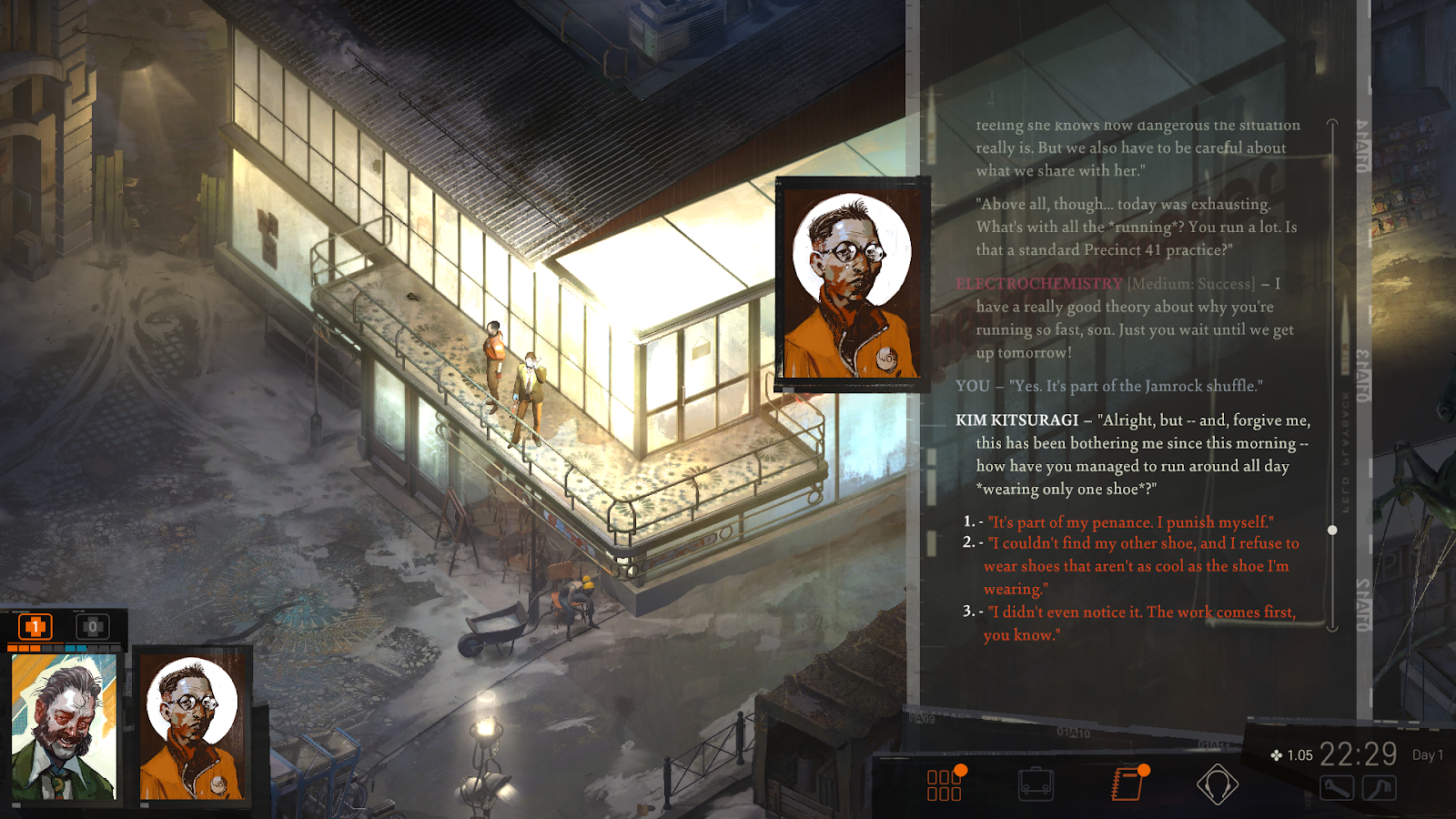Image resolution: width=1456 pixels, height=819 pixels.
Task: Open the Thought Cabinet head icon
Action: click(x=1217, y=784)
